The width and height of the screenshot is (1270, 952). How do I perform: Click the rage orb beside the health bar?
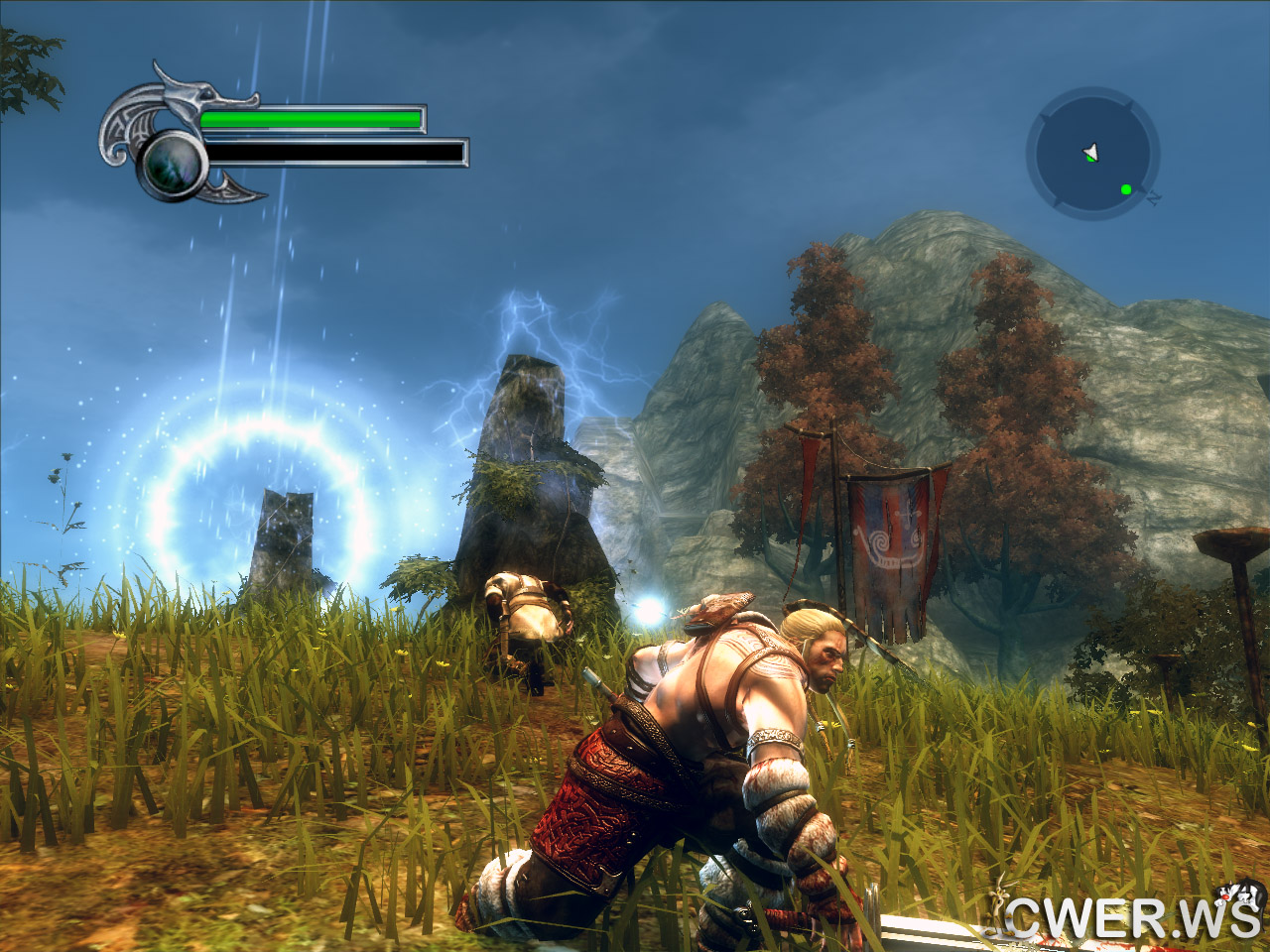173,164
